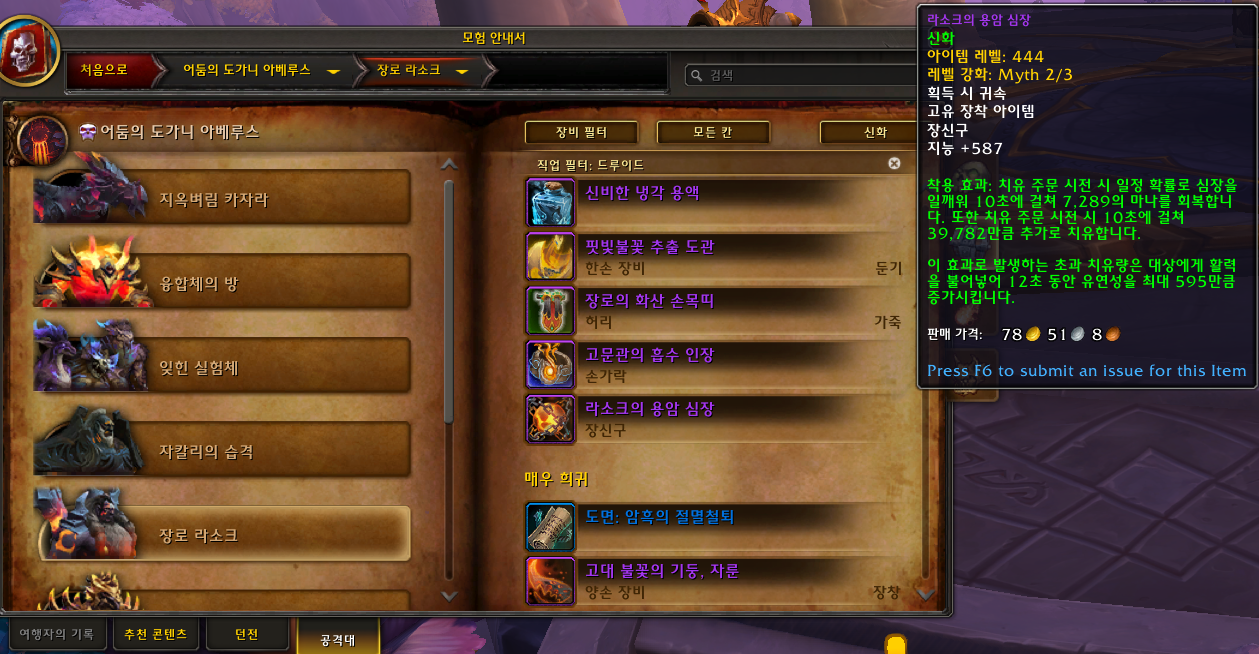Clear the 드루이드 class filter
This screenshot has height=654, width=1259.
pyautogui.click(x=894, y=163)
